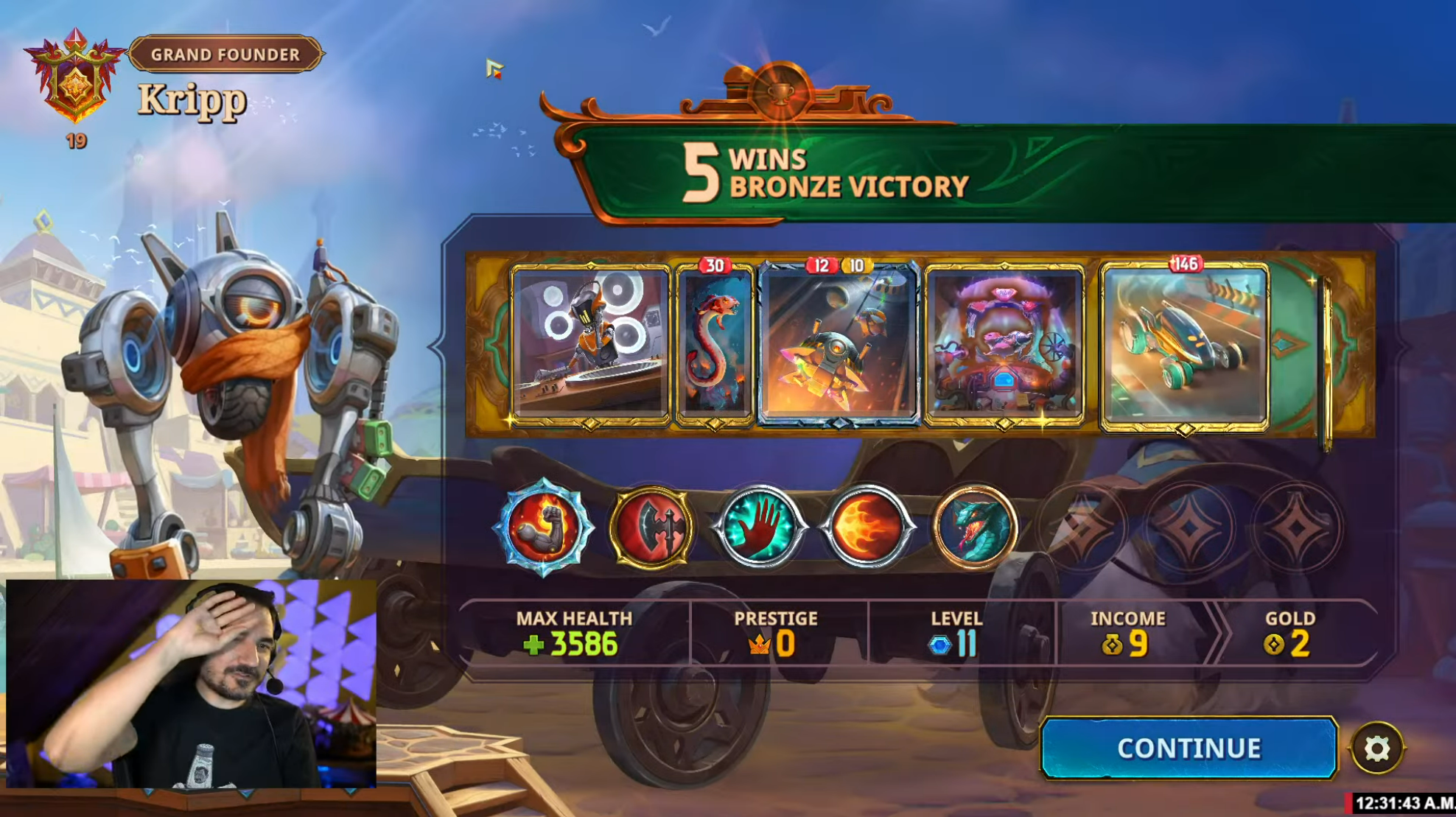
Task: Inspect the red hand on teal skill
Action: [x=760, y=527]
